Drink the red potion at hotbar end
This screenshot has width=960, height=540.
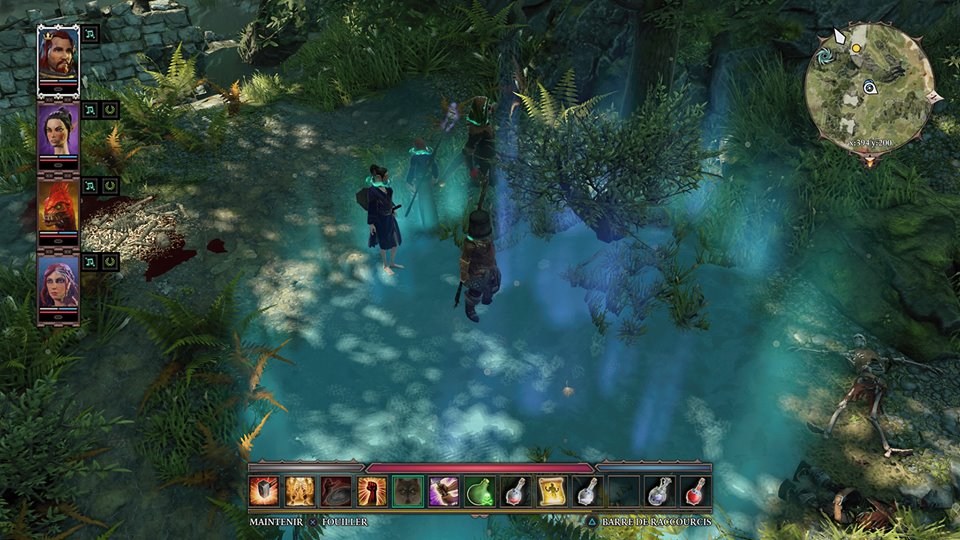695,491
